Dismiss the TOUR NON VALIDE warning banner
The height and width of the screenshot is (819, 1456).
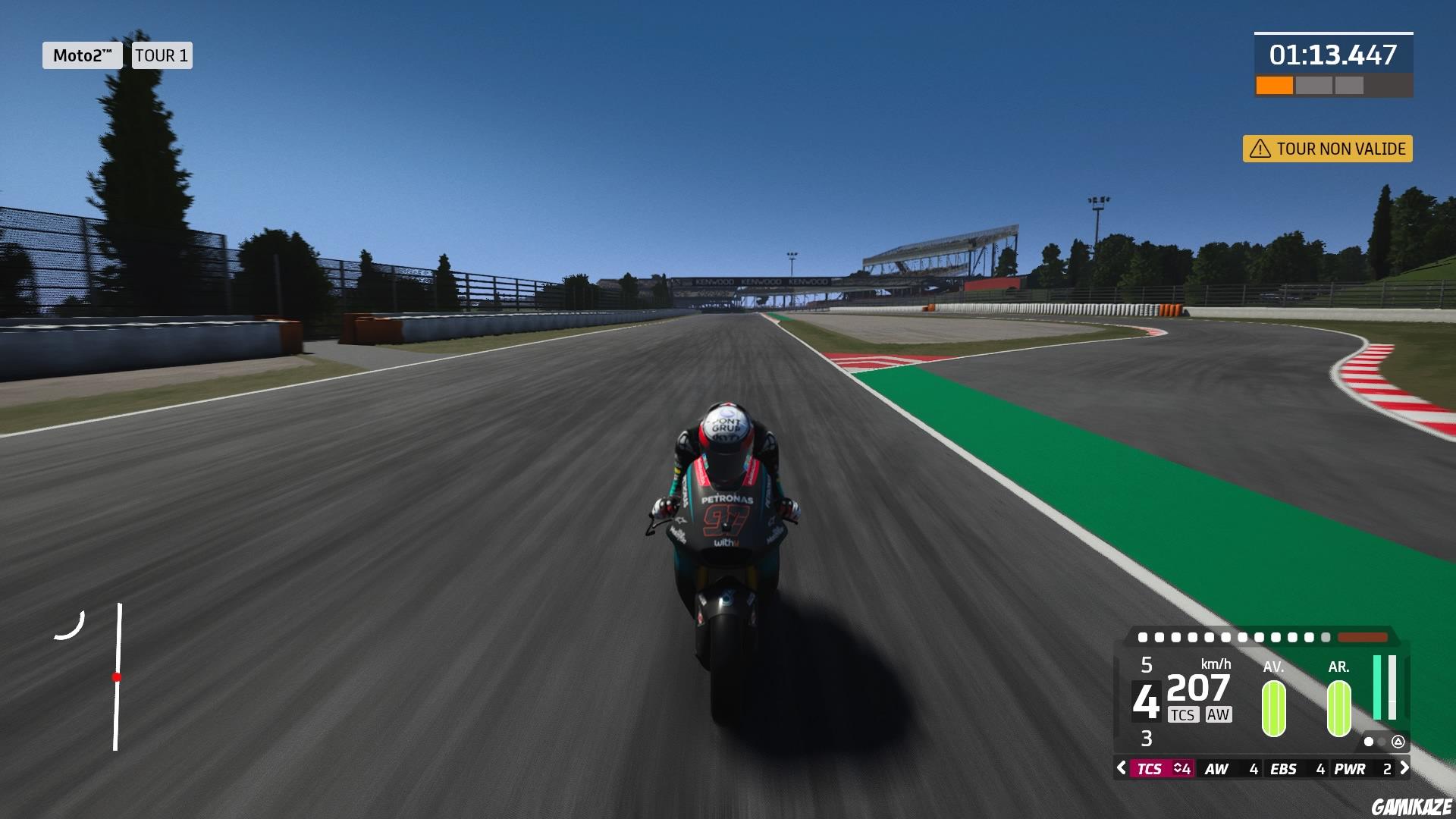[1327, 149]
